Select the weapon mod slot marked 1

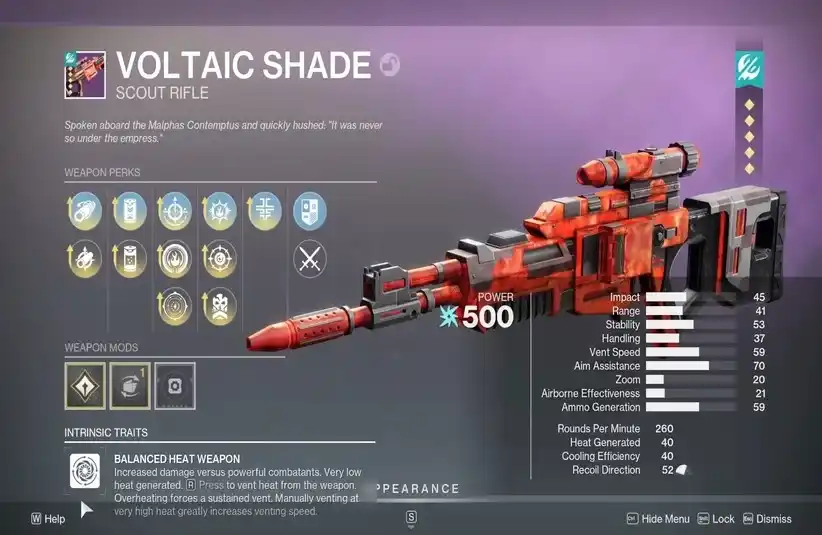point(130,386)
